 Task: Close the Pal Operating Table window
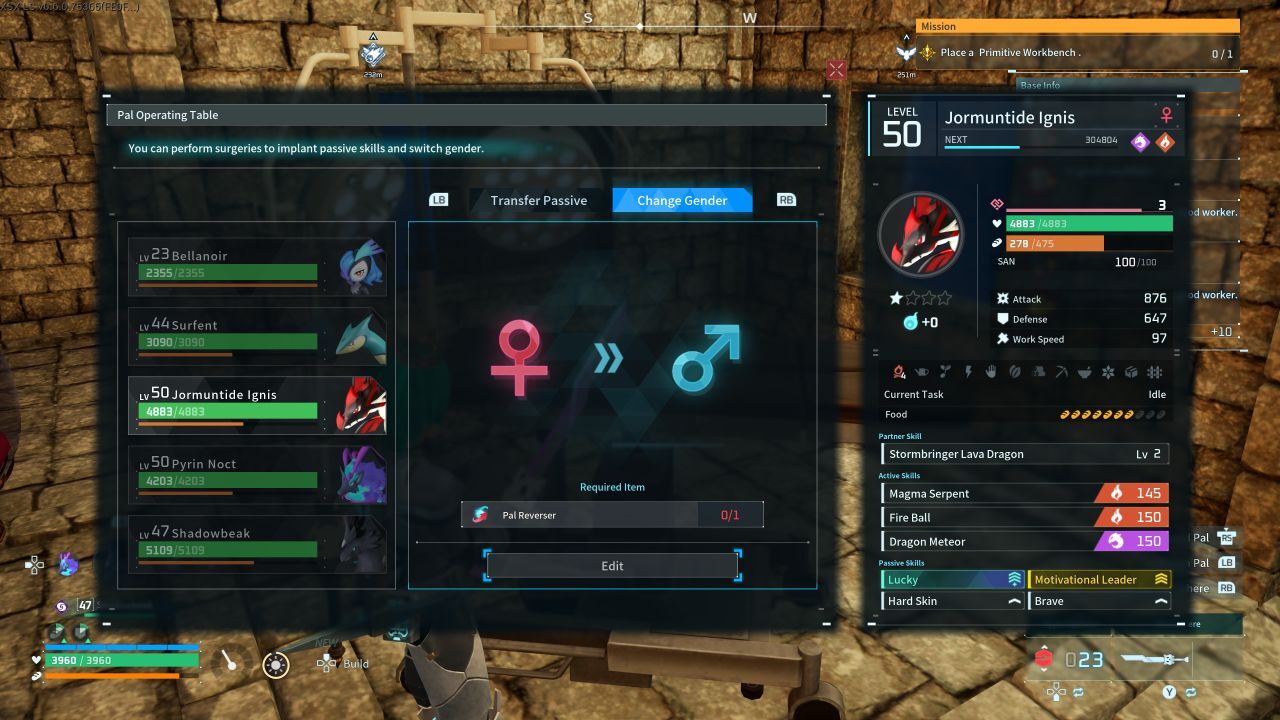[836, 70]
